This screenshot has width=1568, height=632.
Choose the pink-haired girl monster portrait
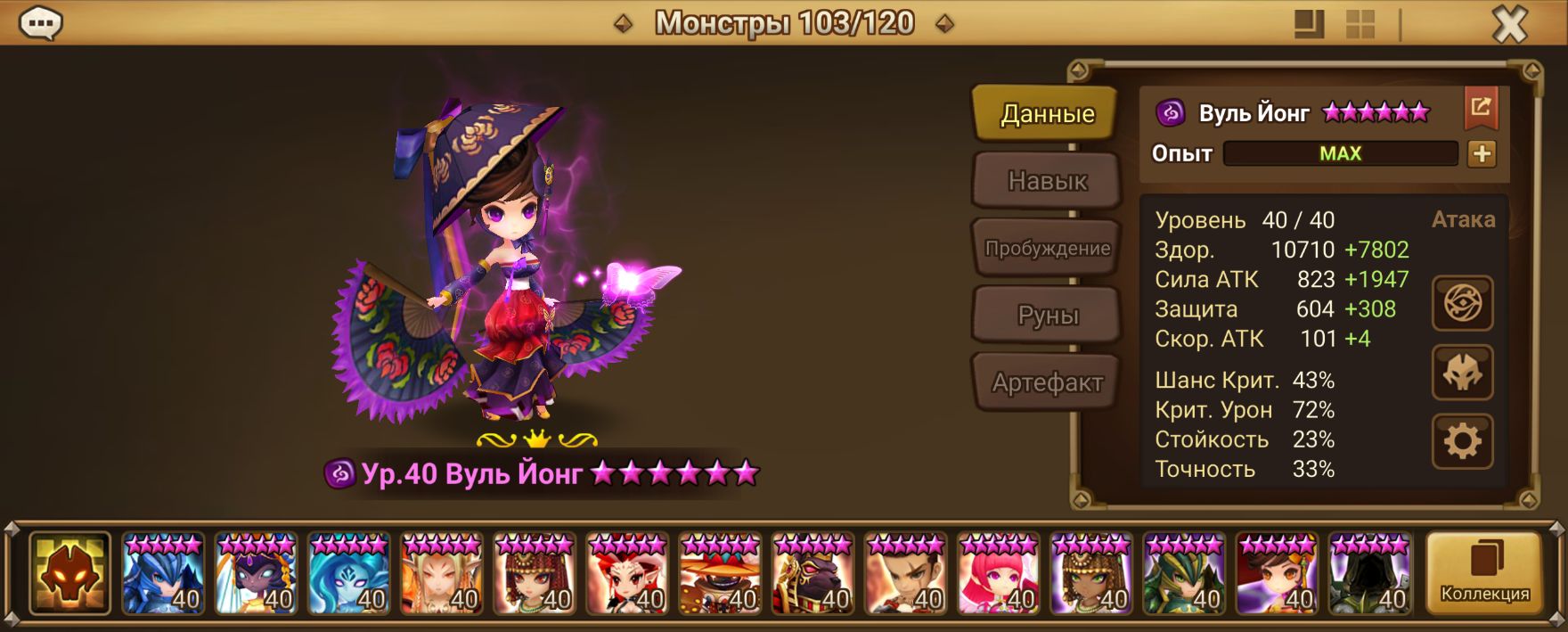coord(999,573)
